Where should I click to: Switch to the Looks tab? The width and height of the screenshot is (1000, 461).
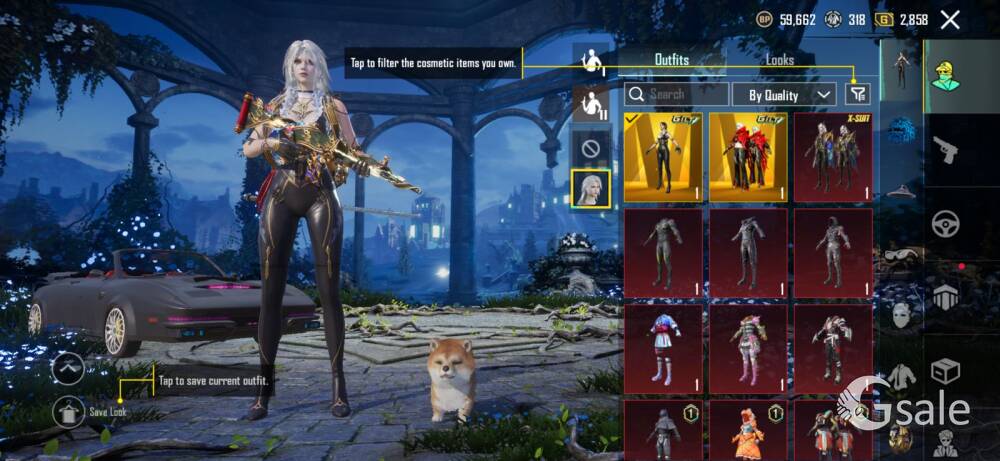click(x=780, y=60)
